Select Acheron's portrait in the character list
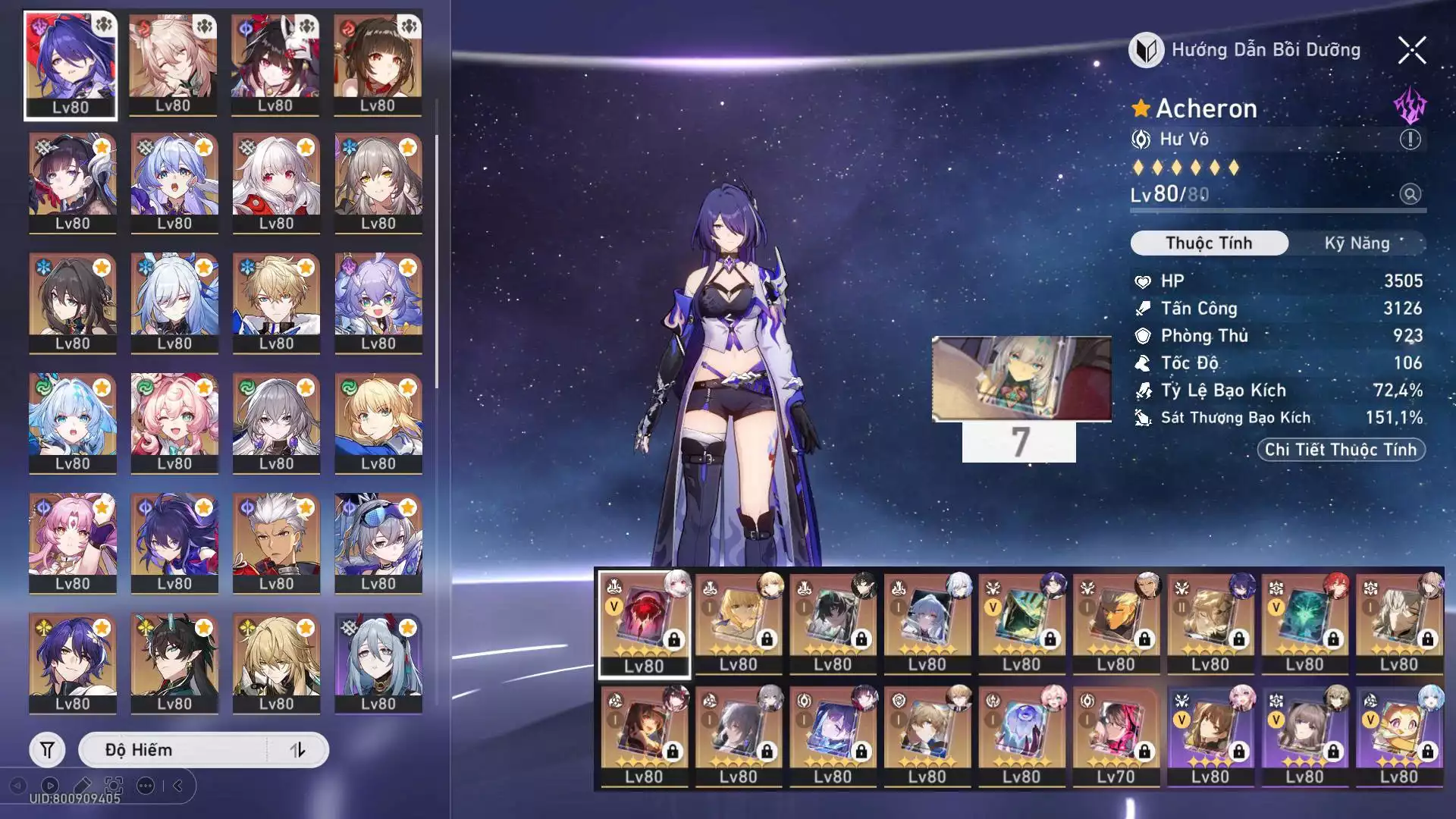Viewport: 1456px width, 819px height. pos(71,65)
